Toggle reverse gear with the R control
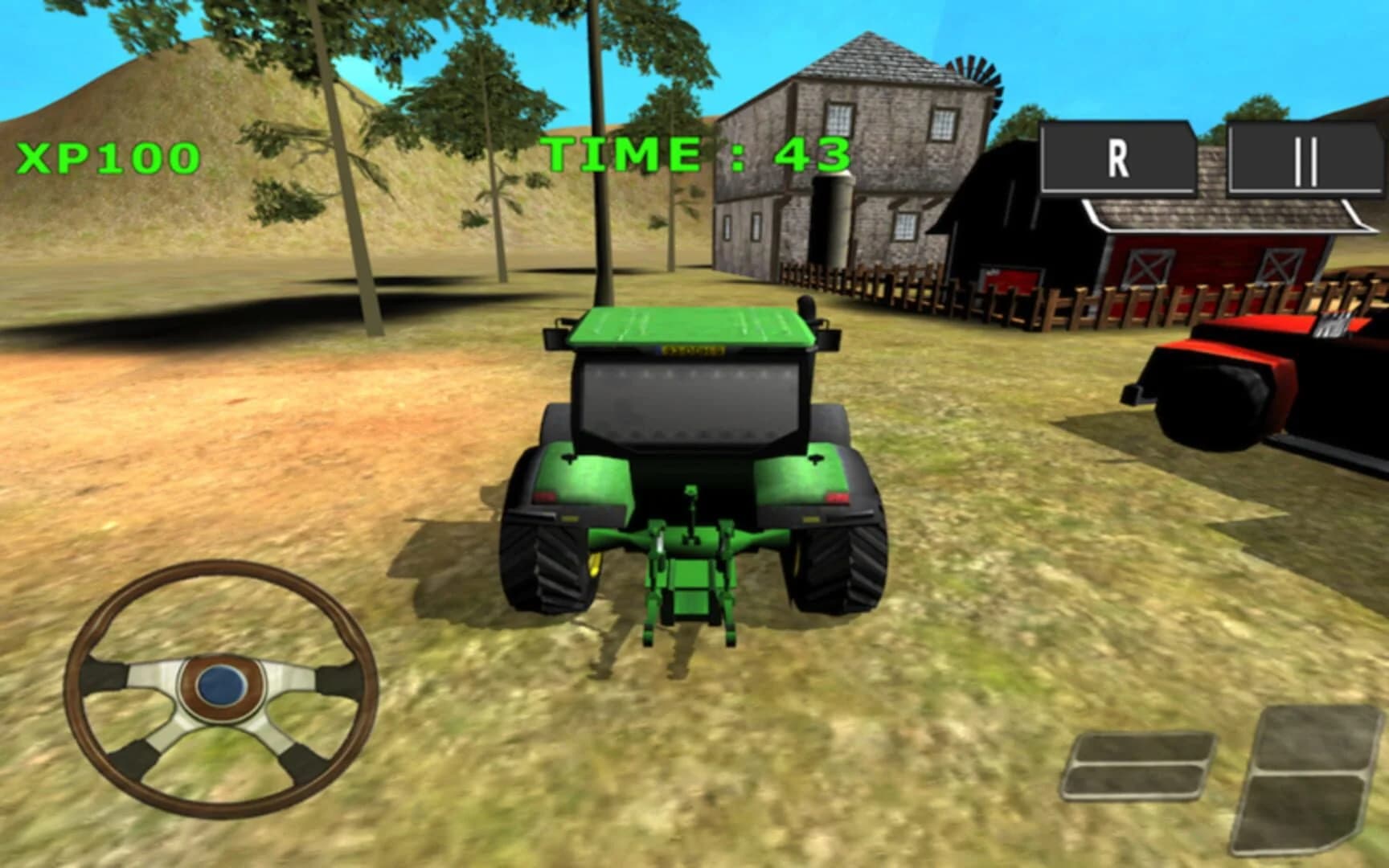Viewport: 1389px width, 868px height. coord(1116,158)
